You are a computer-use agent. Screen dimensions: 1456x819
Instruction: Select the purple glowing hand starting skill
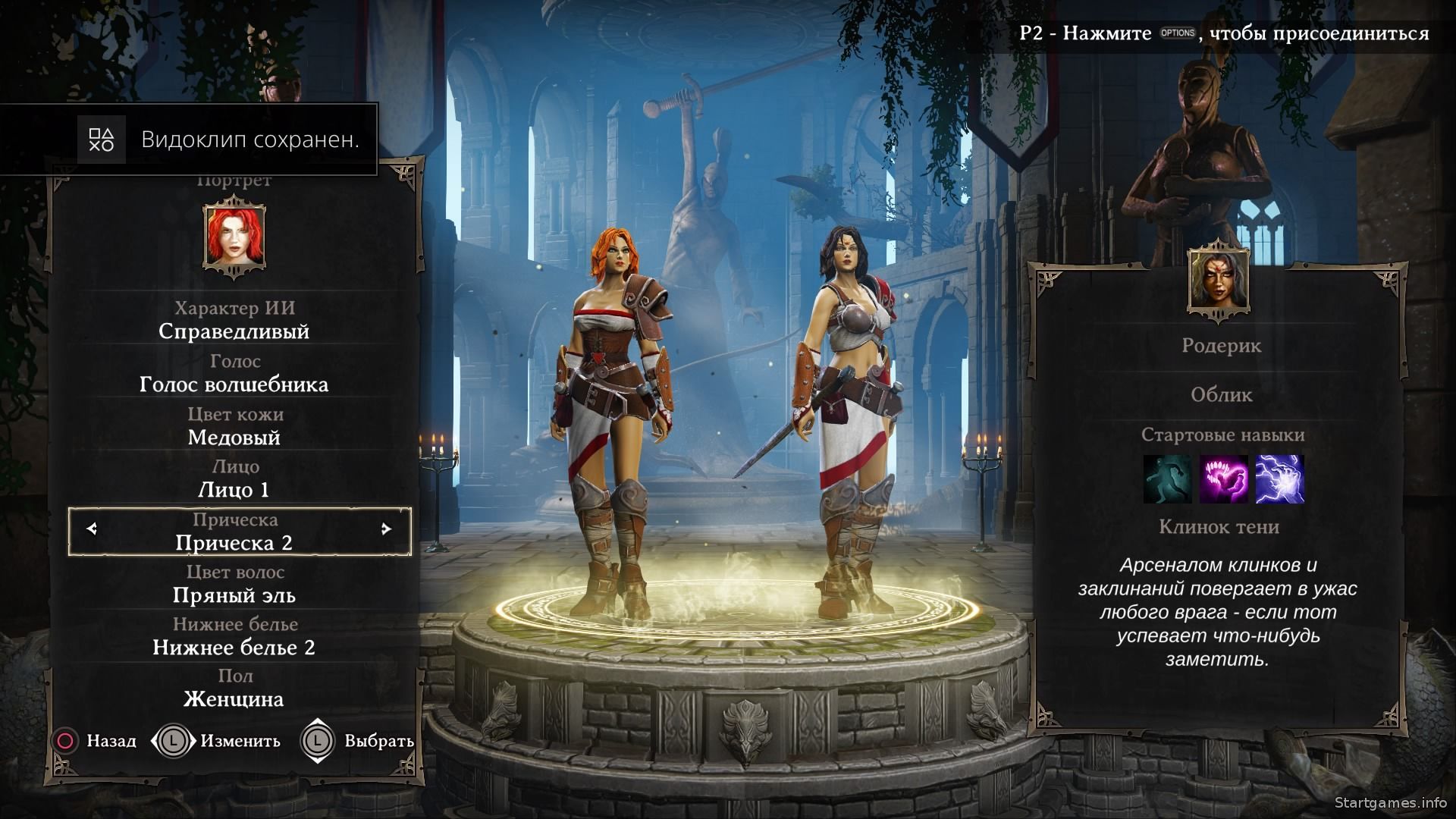pyautogui.click(x=1222, y=479)
